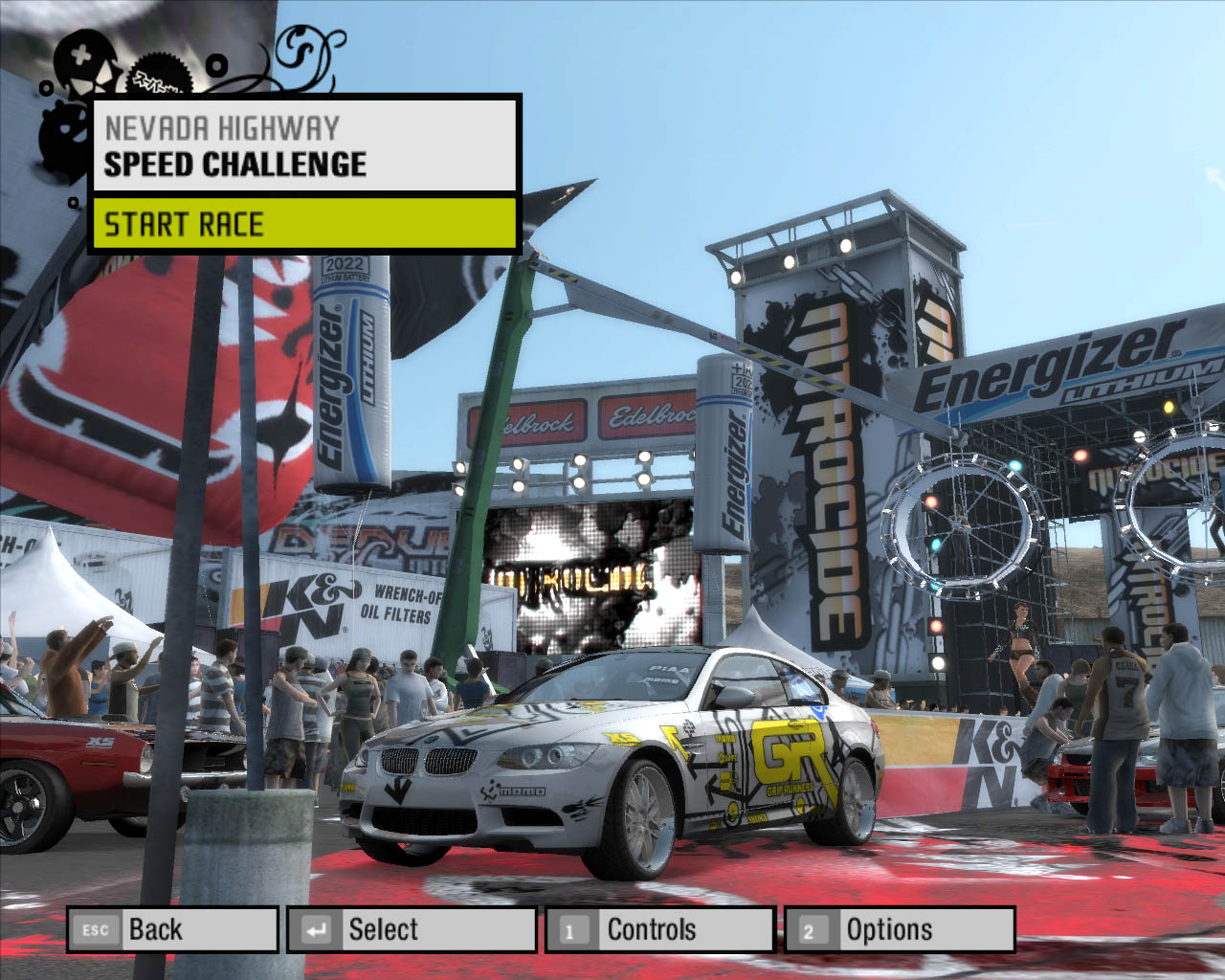Confirm with the Select button

(x=412, y=929)
